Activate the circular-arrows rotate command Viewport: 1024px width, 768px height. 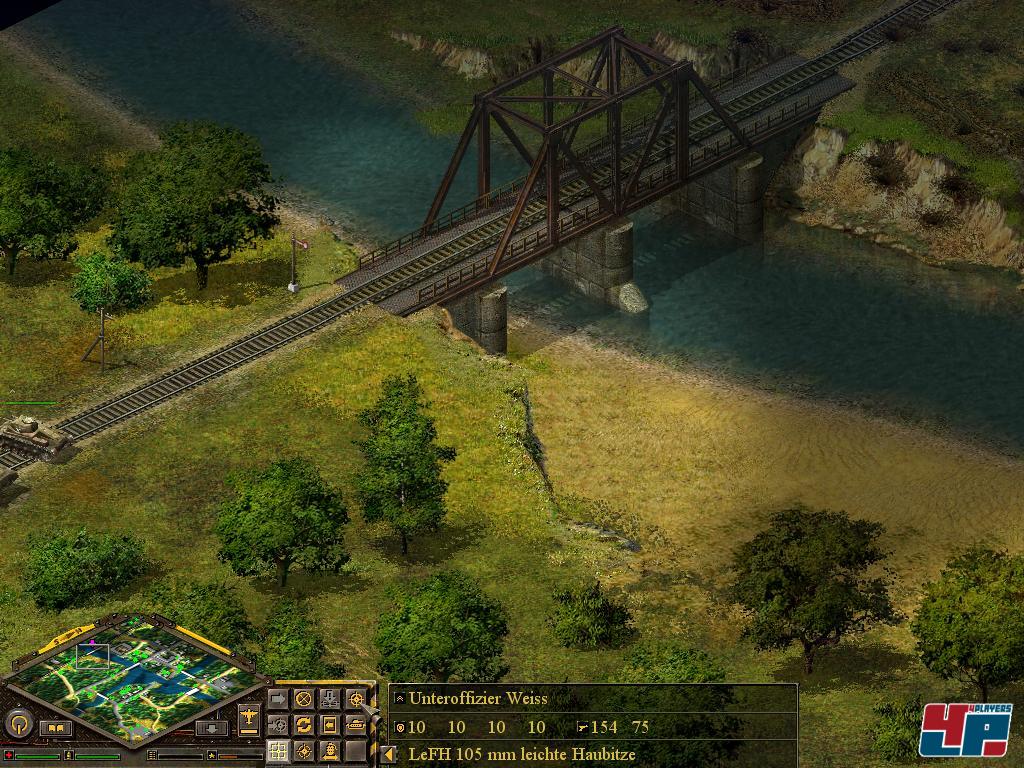[303, 724]
